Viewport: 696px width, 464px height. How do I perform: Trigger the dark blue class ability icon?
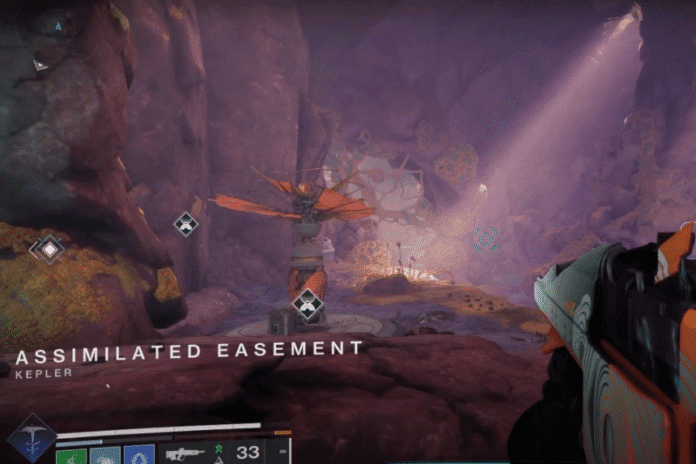coord(139,455)
